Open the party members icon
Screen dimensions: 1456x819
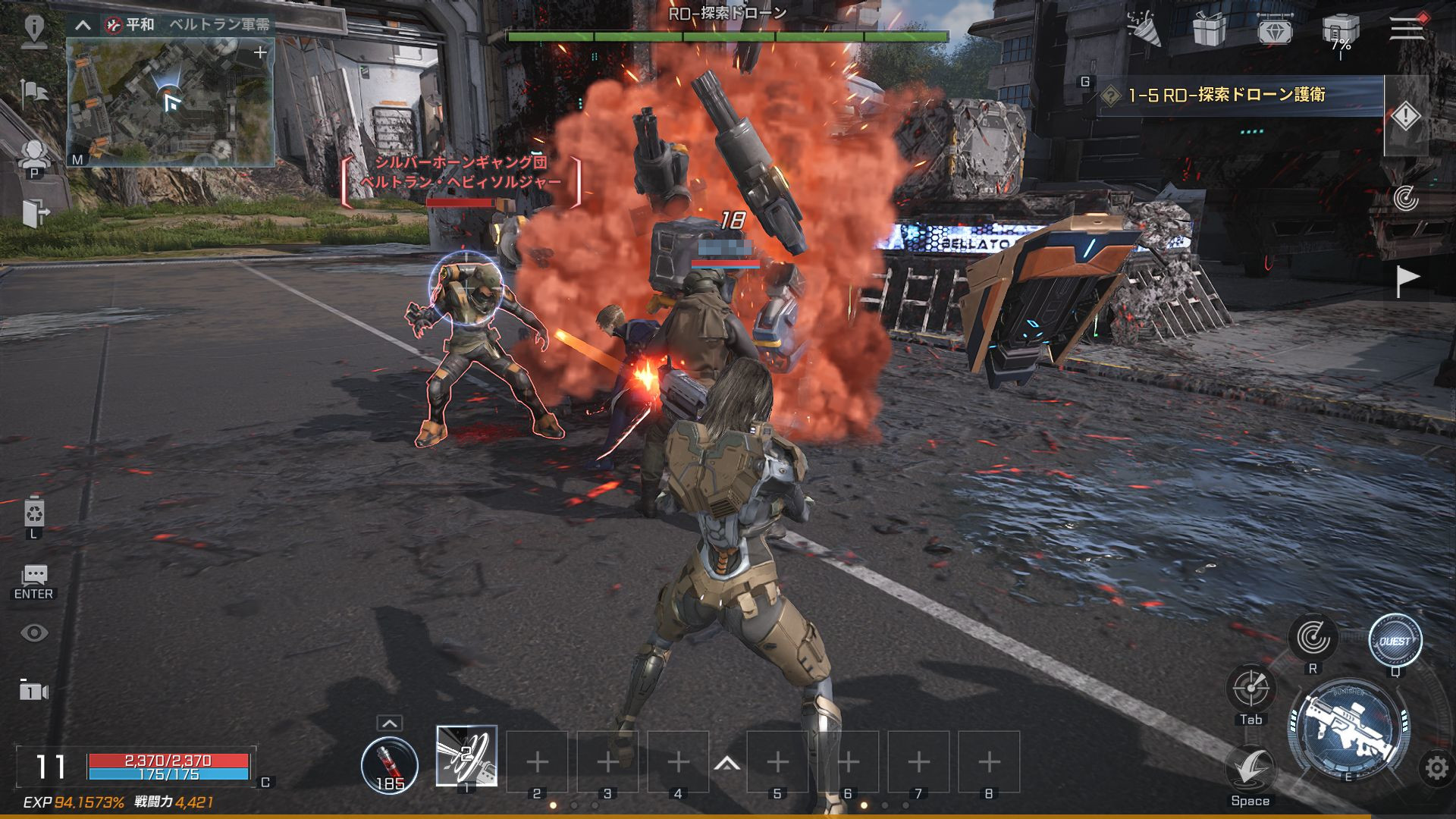click(x=33, y=156)
